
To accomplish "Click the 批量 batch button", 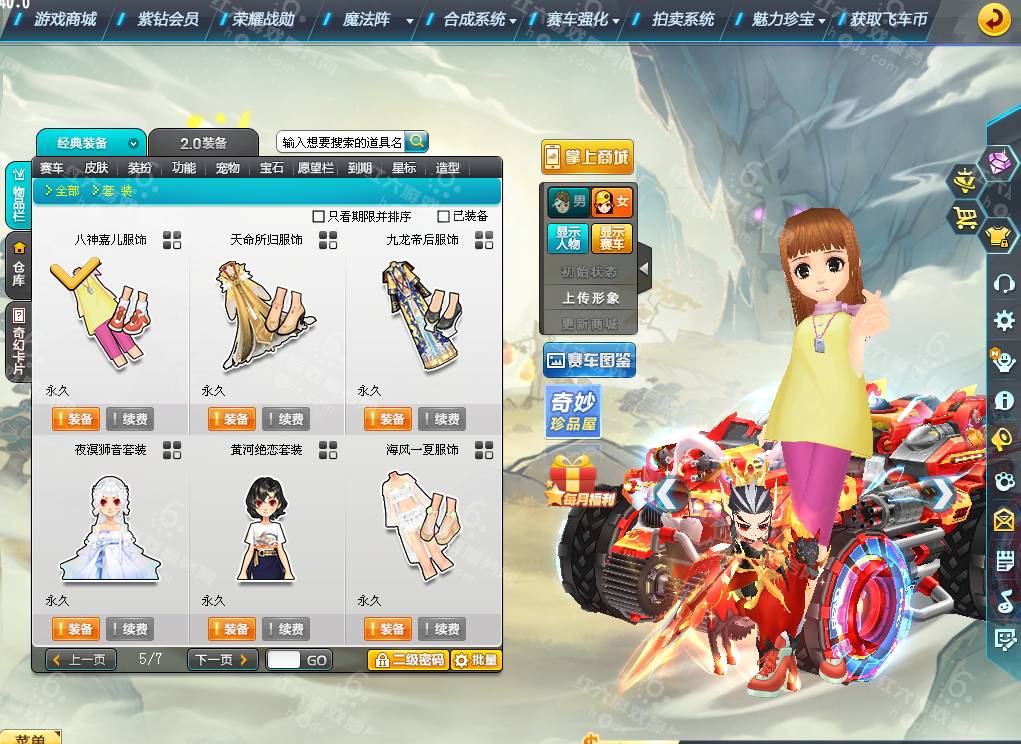I will coord(476,660).
